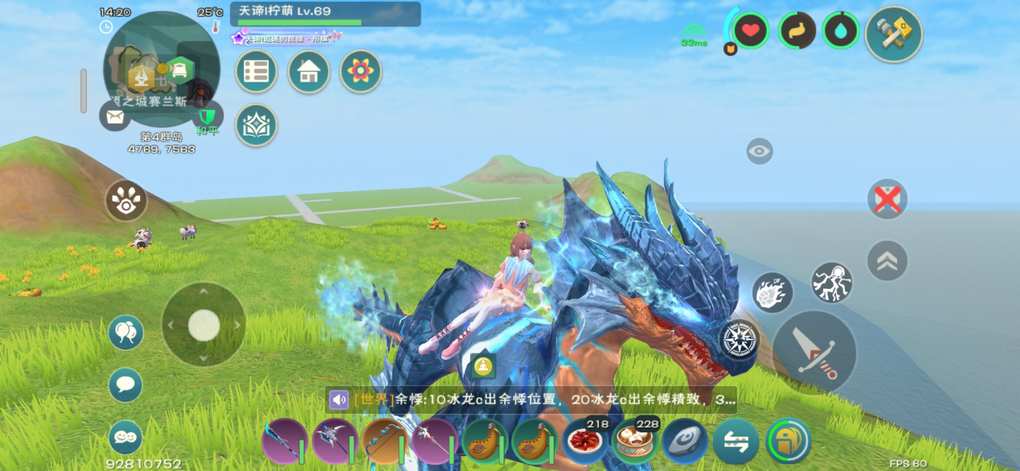1020x471 pixels.
Task: Tap the house icon button
Action: [x=309, y=72]
